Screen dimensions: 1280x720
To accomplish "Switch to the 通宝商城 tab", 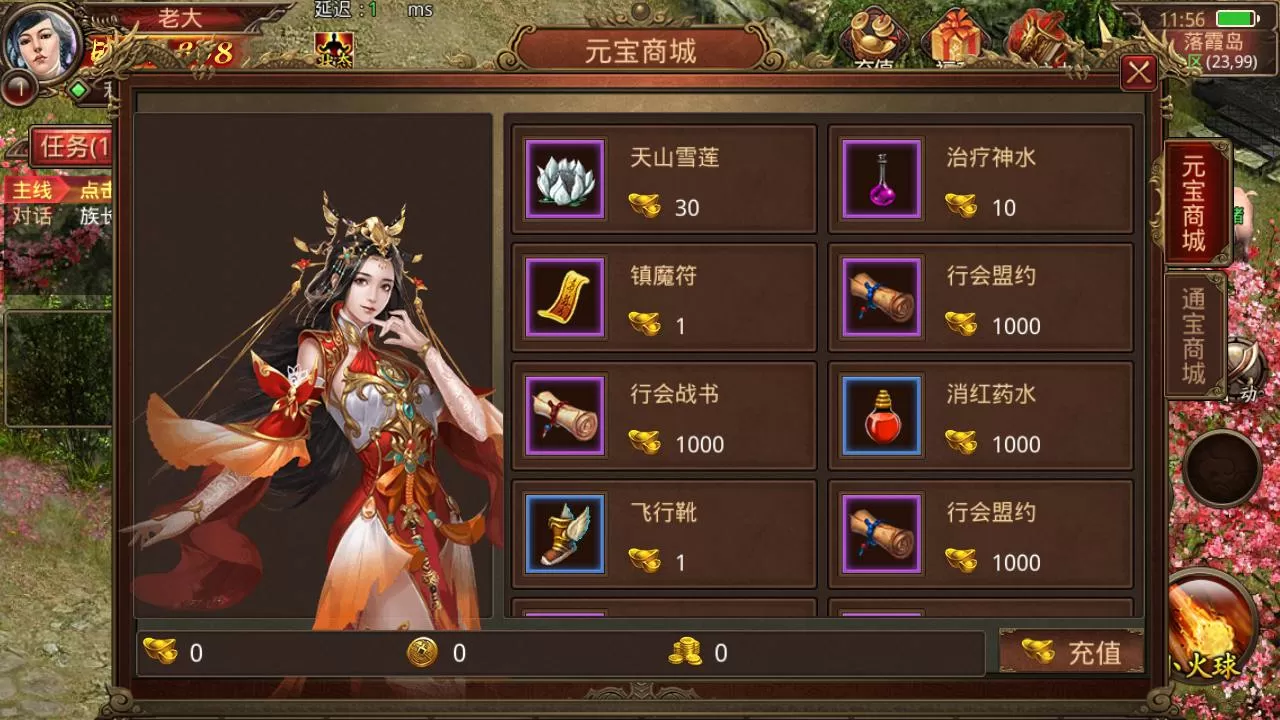I will tap(1194, 336).
